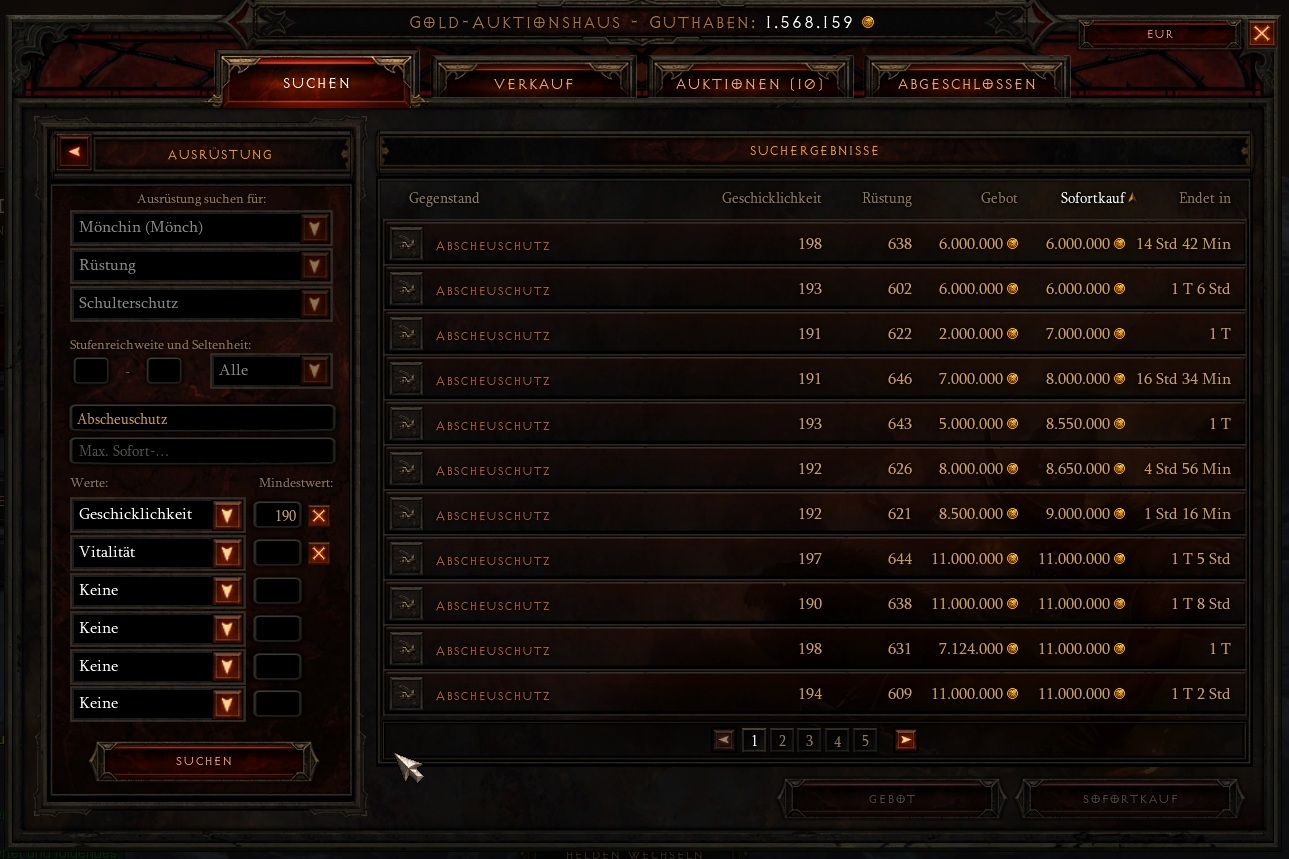Go to results page 3
The image size is (1289, 859).
click(810, 740)
